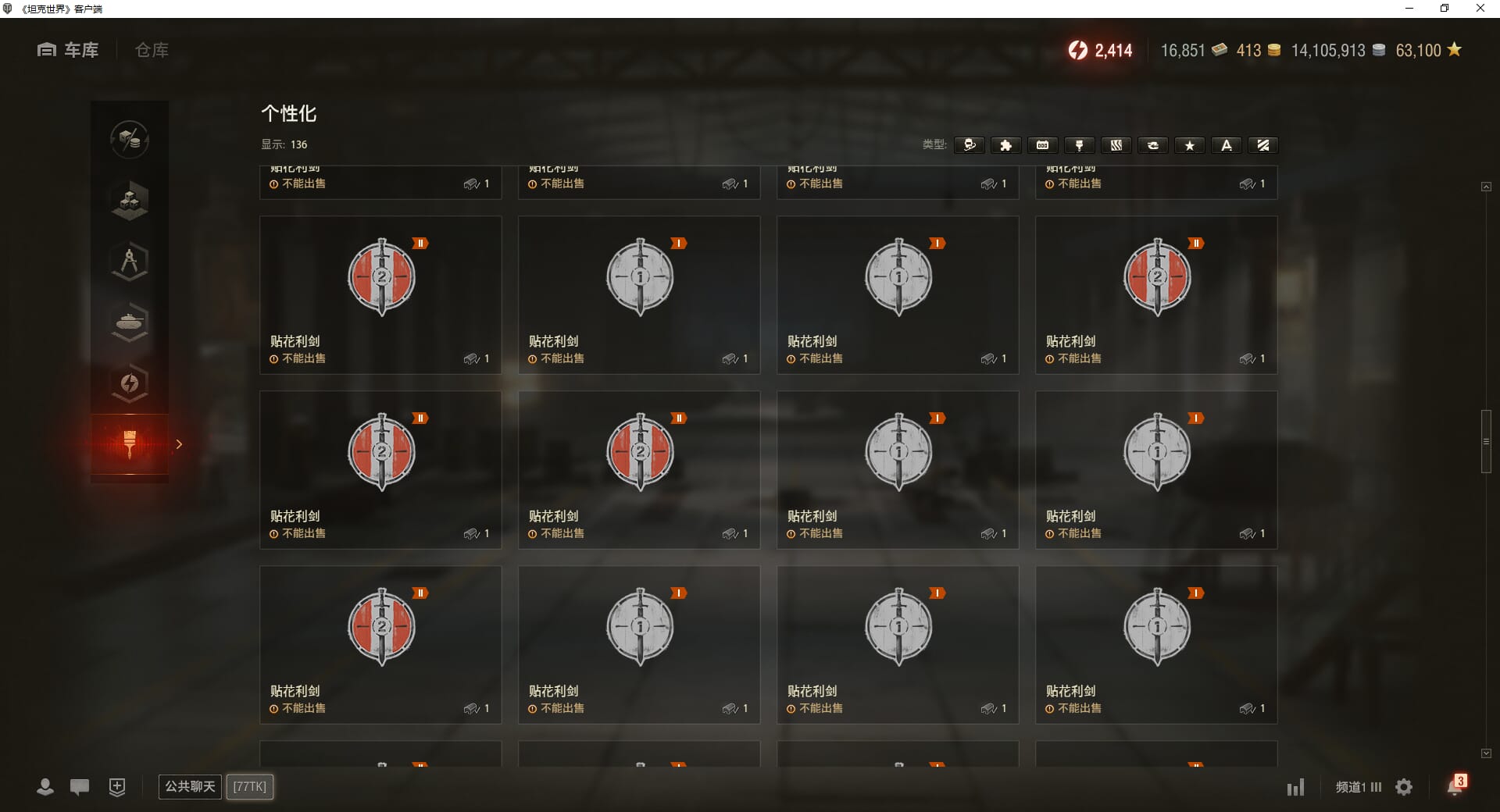This screenshot has width=1500, height=812.
Task: Open the drafting compass blueprints category
Action: pyautogui.click(x=130, y=262)
